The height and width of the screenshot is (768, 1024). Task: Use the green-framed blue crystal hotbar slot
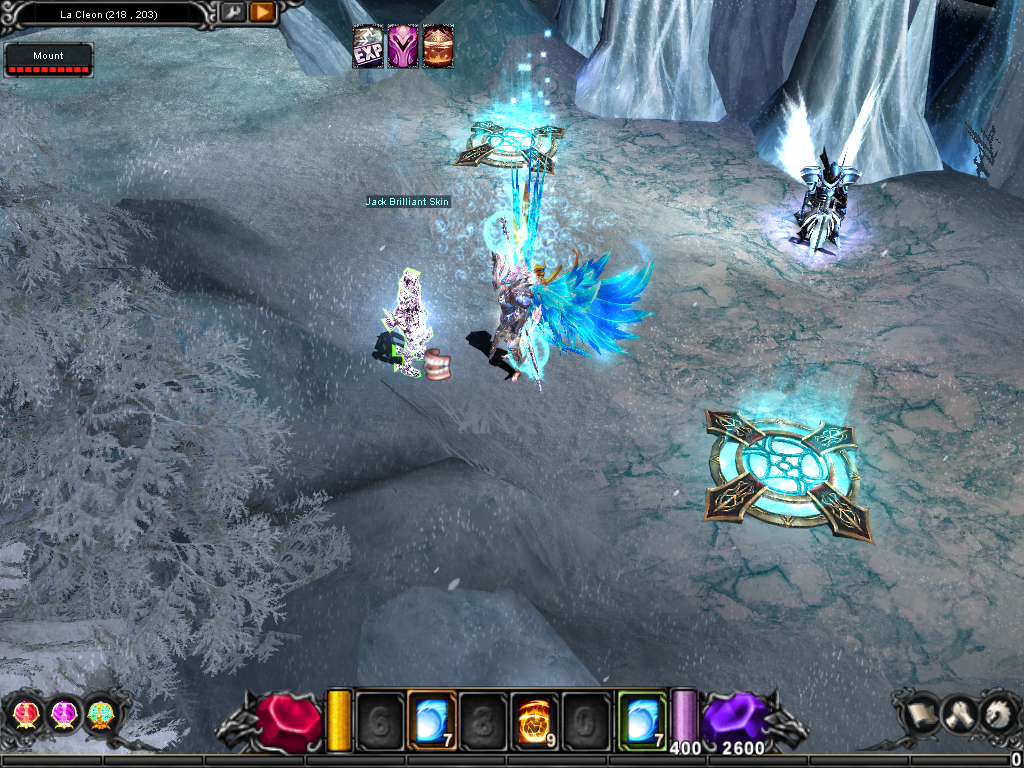pos(641,719)
